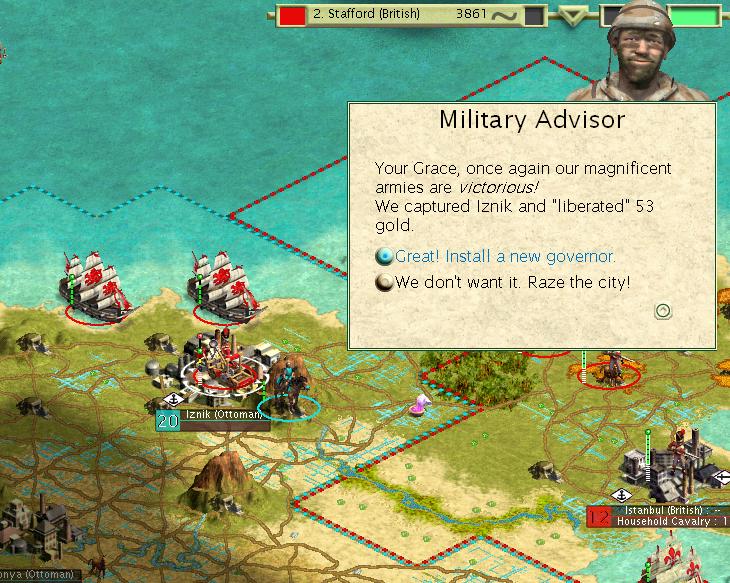
Task: Confirm the choice with the round OK button
Action: [662, 311]
